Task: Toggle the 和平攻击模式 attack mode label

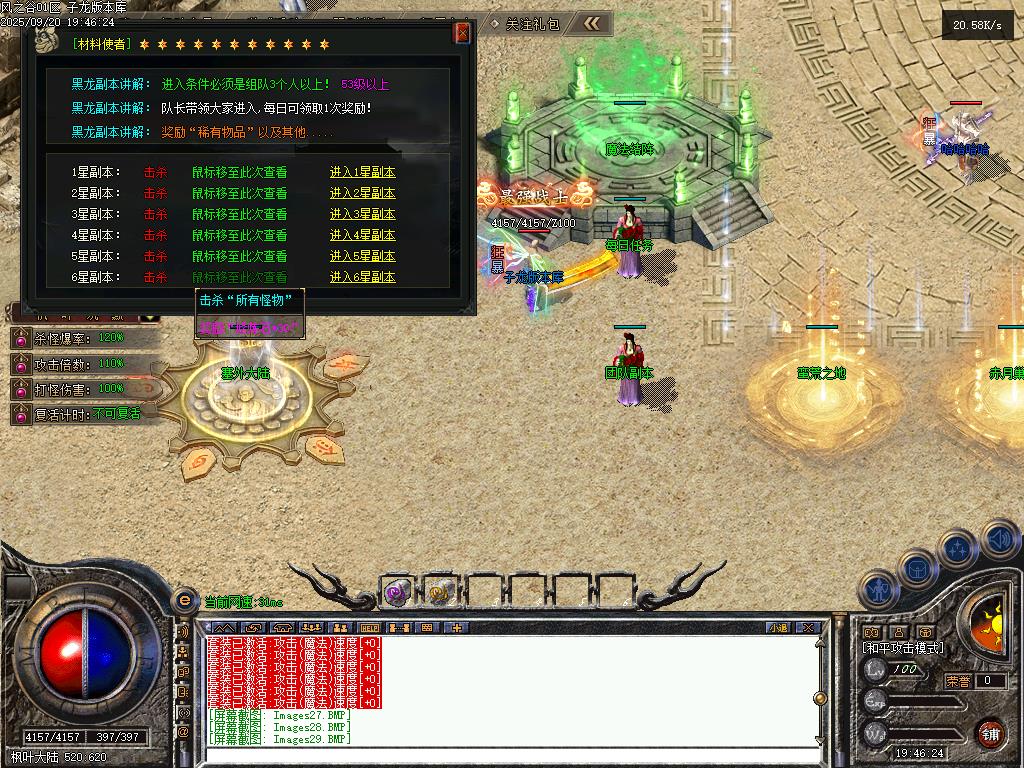Action: [903, 648]
